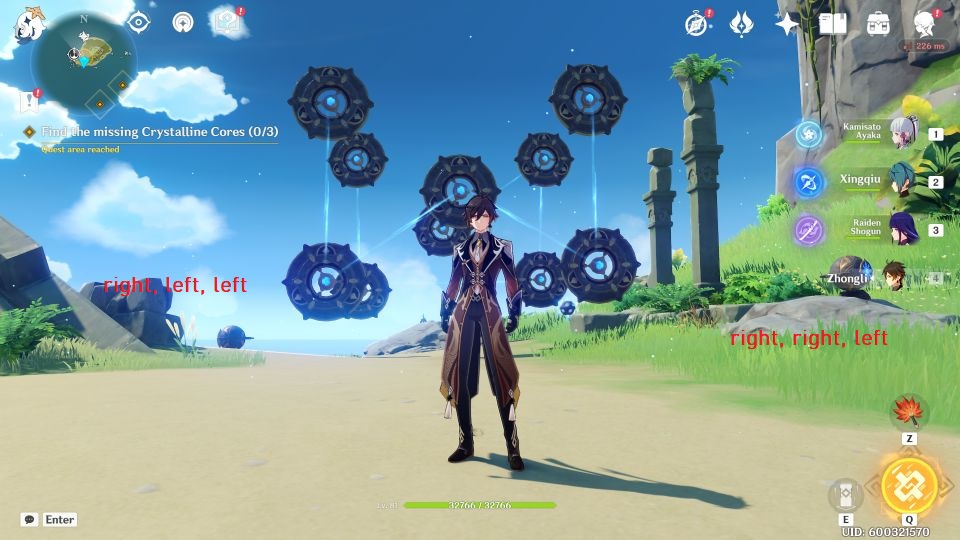Open the compass events icon
The width and height of the screenshot is (960, 540).
point(697,24)
